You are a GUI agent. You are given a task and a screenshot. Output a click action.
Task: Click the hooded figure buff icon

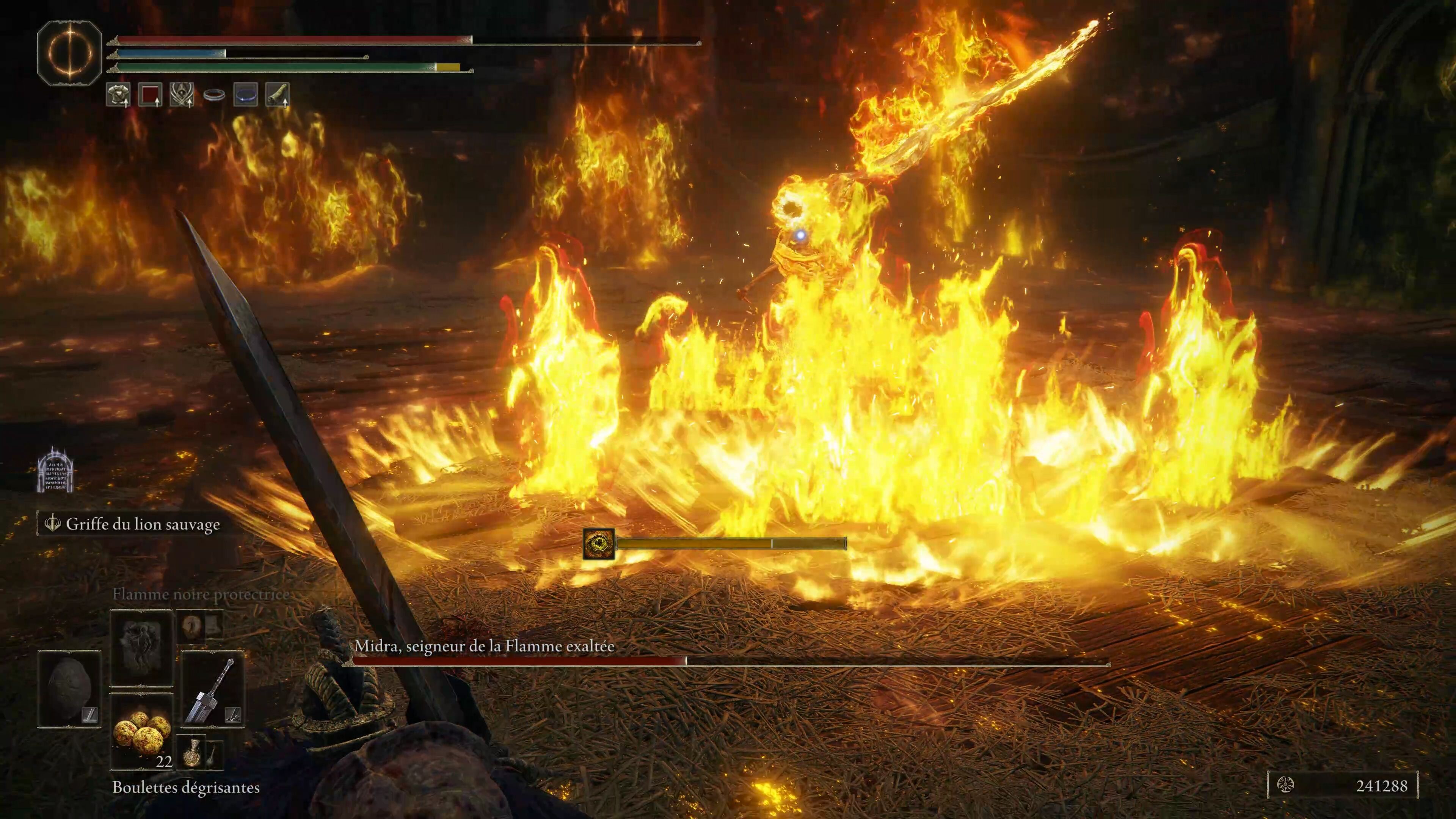click(x=182, y=94)
